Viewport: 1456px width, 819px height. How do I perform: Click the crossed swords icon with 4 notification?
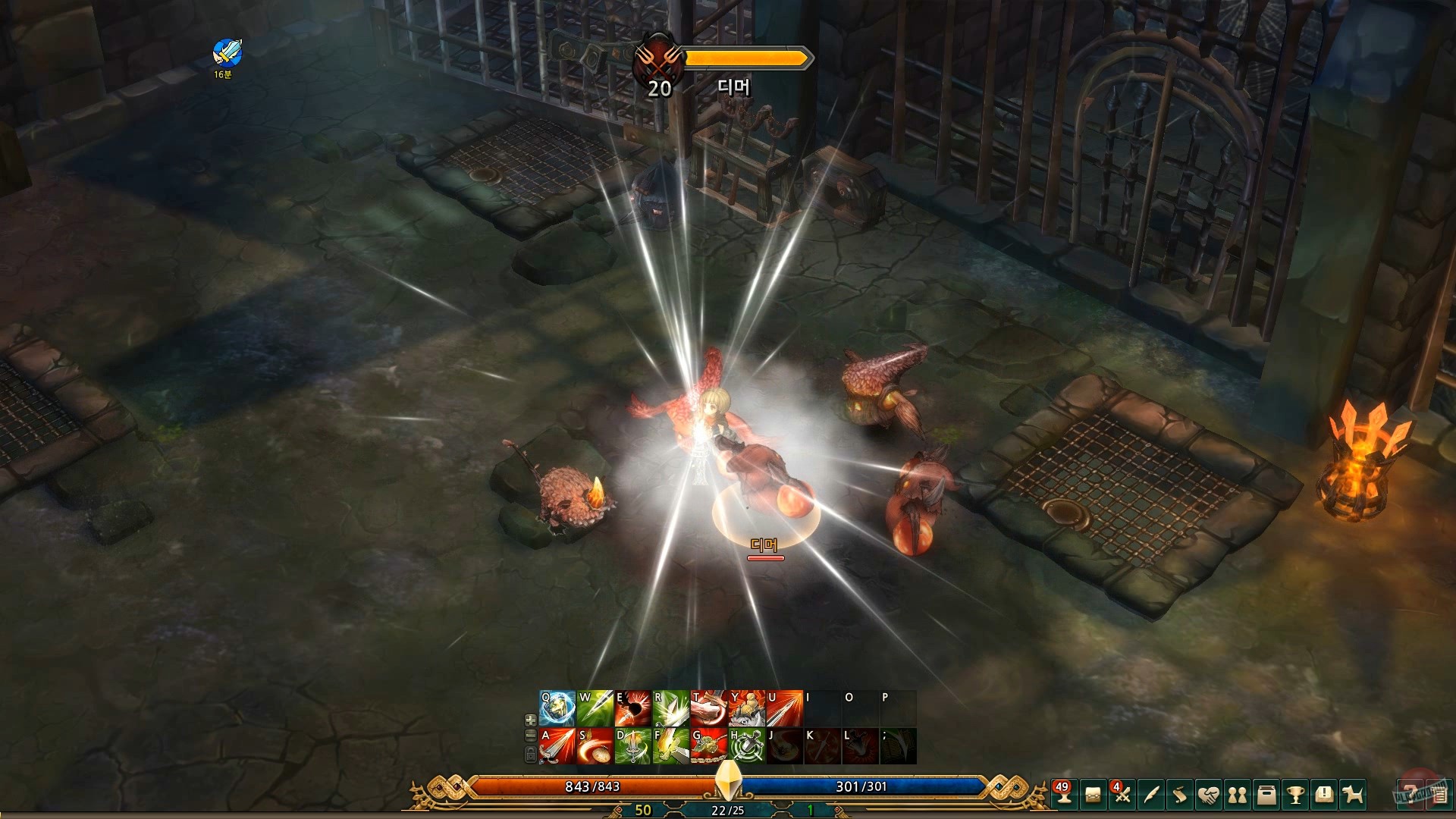pos(1122,795)
